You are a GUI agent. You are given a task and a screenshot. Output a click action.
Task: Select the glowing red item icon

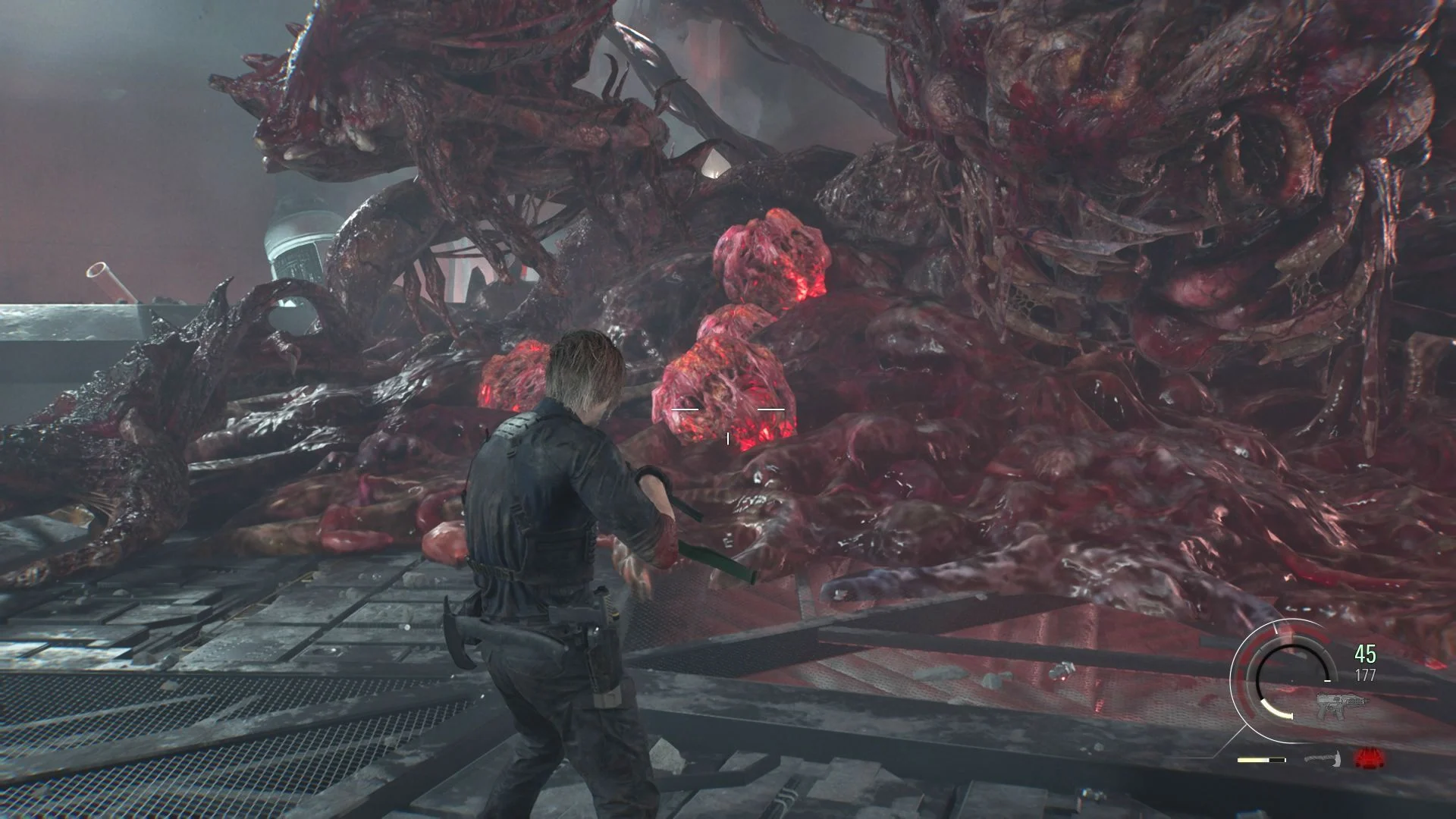[1369, 758]
